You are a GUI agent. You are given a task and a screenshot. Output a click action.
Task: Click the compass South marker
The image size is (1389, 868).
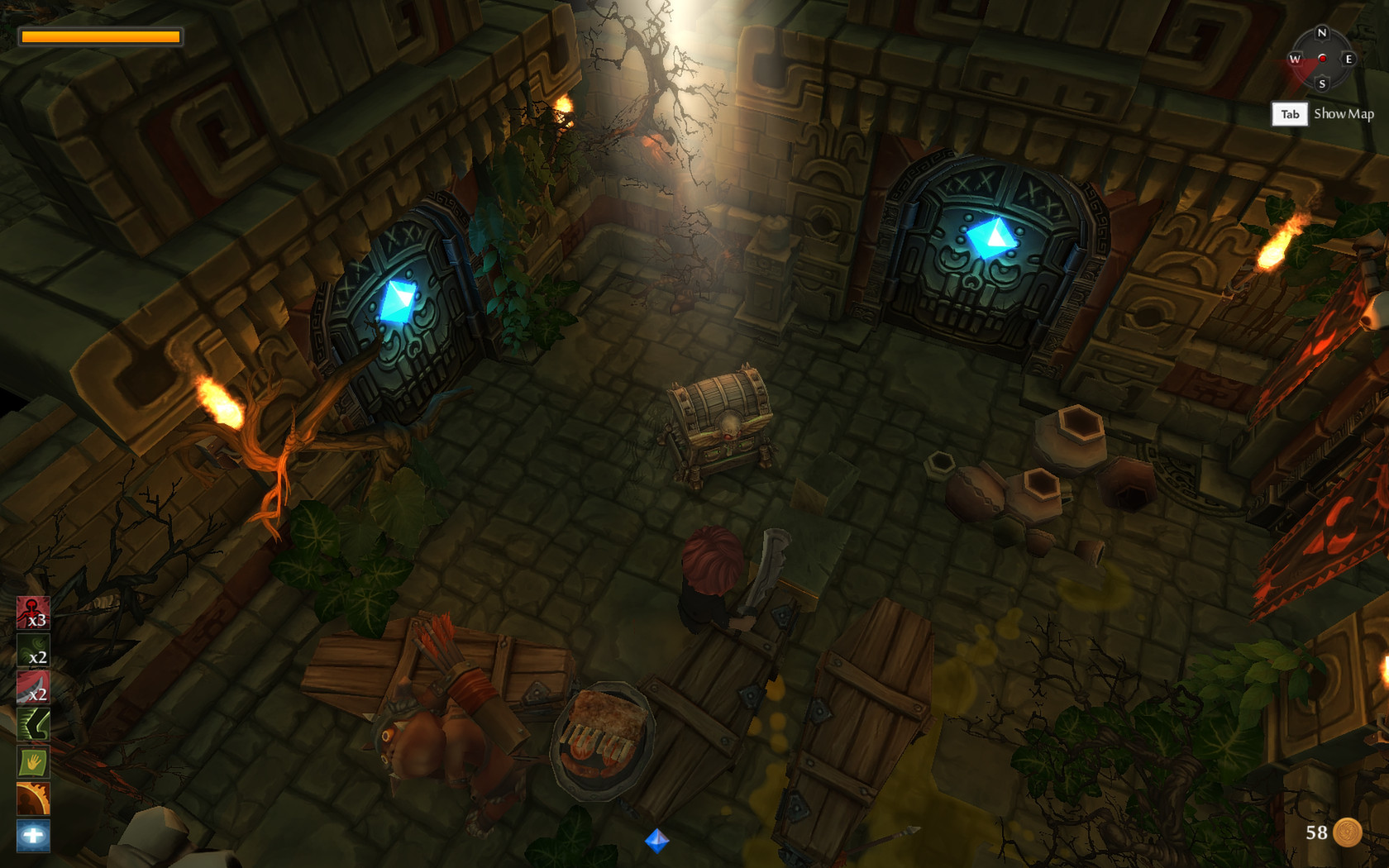[x=1321, y=83]
